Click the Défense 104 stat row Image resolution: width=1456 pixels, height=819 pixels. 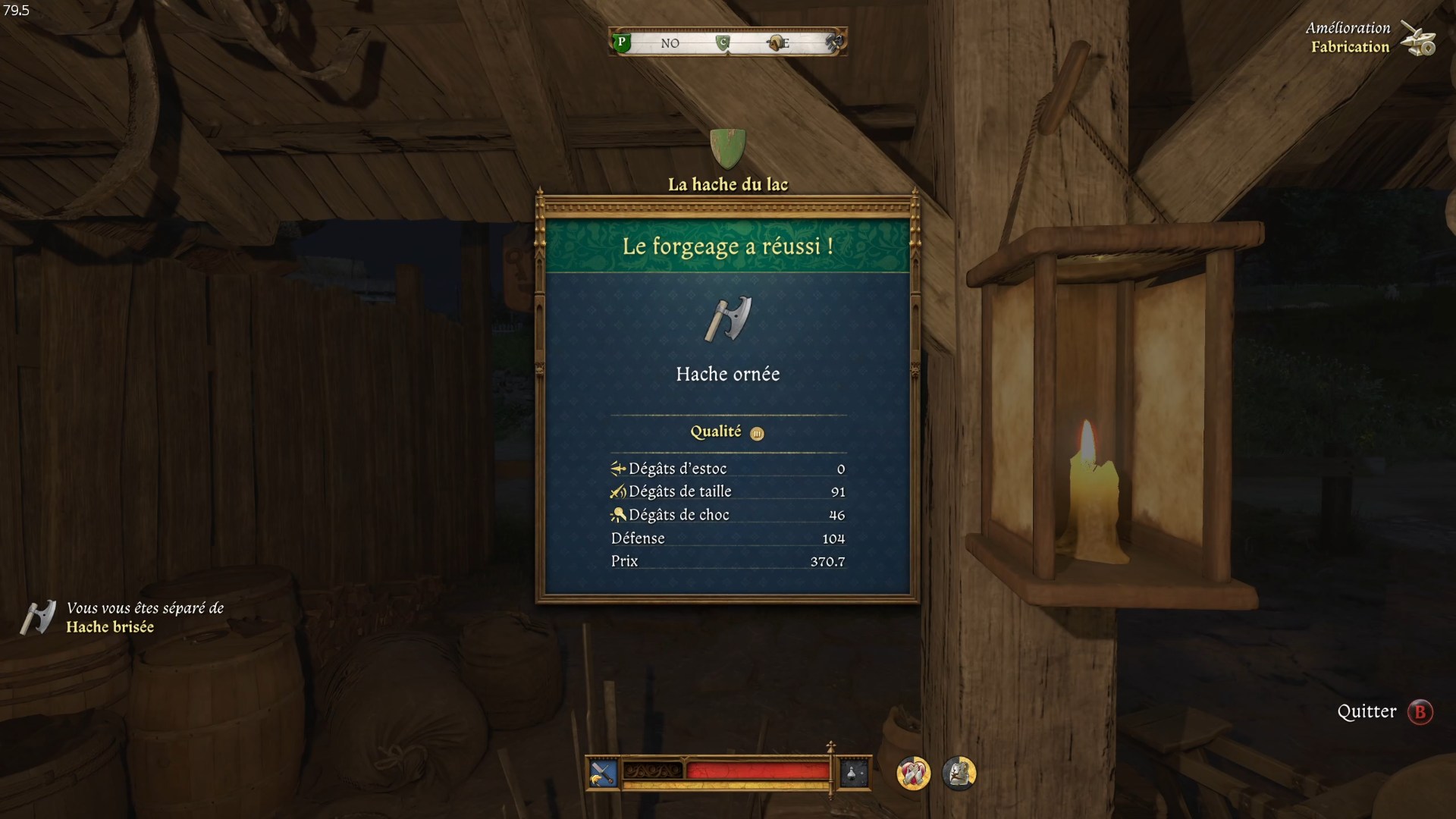728,538
